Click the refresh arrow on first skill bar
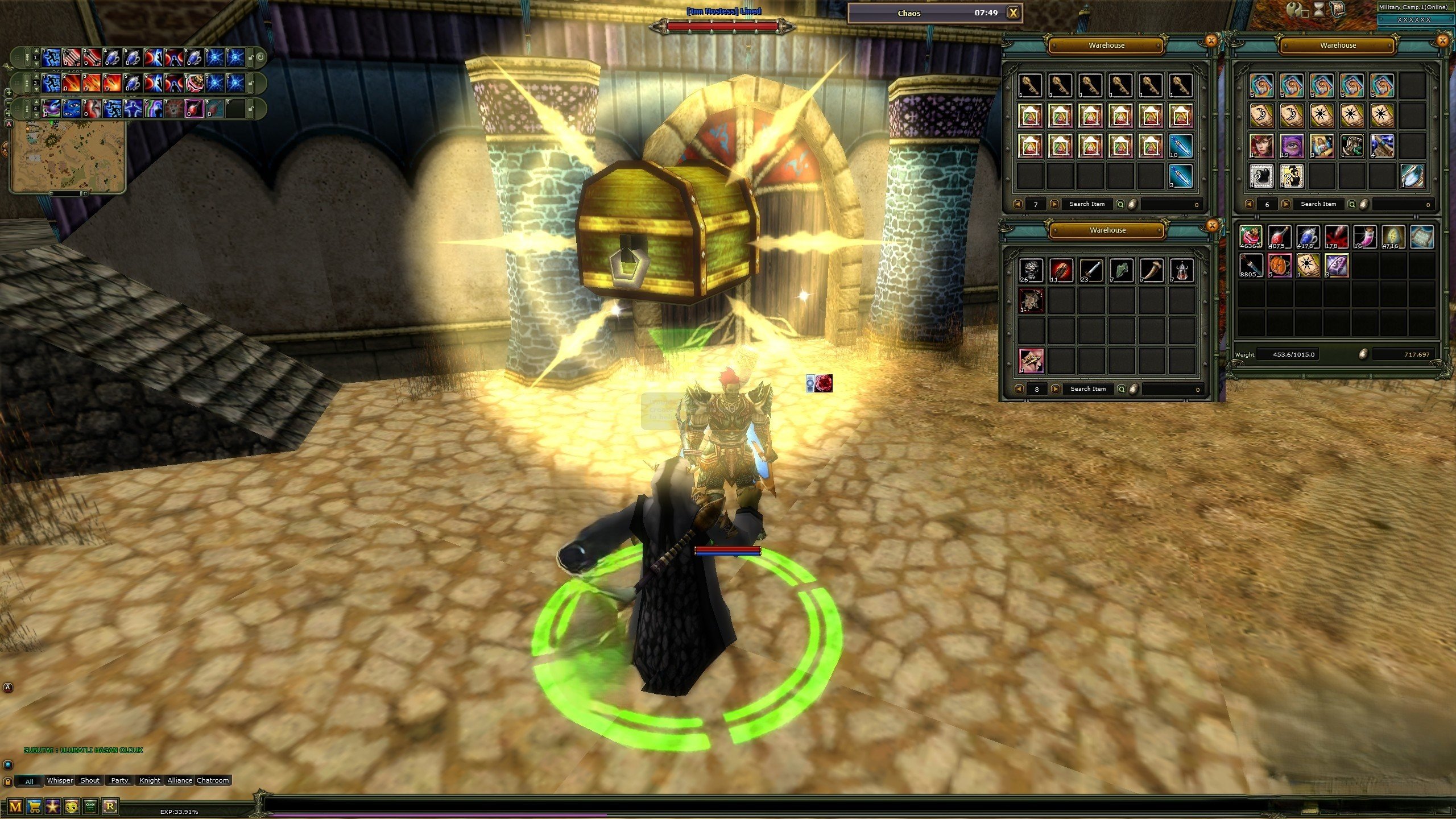Viewport: 1456px width, 819px height. 260,57
